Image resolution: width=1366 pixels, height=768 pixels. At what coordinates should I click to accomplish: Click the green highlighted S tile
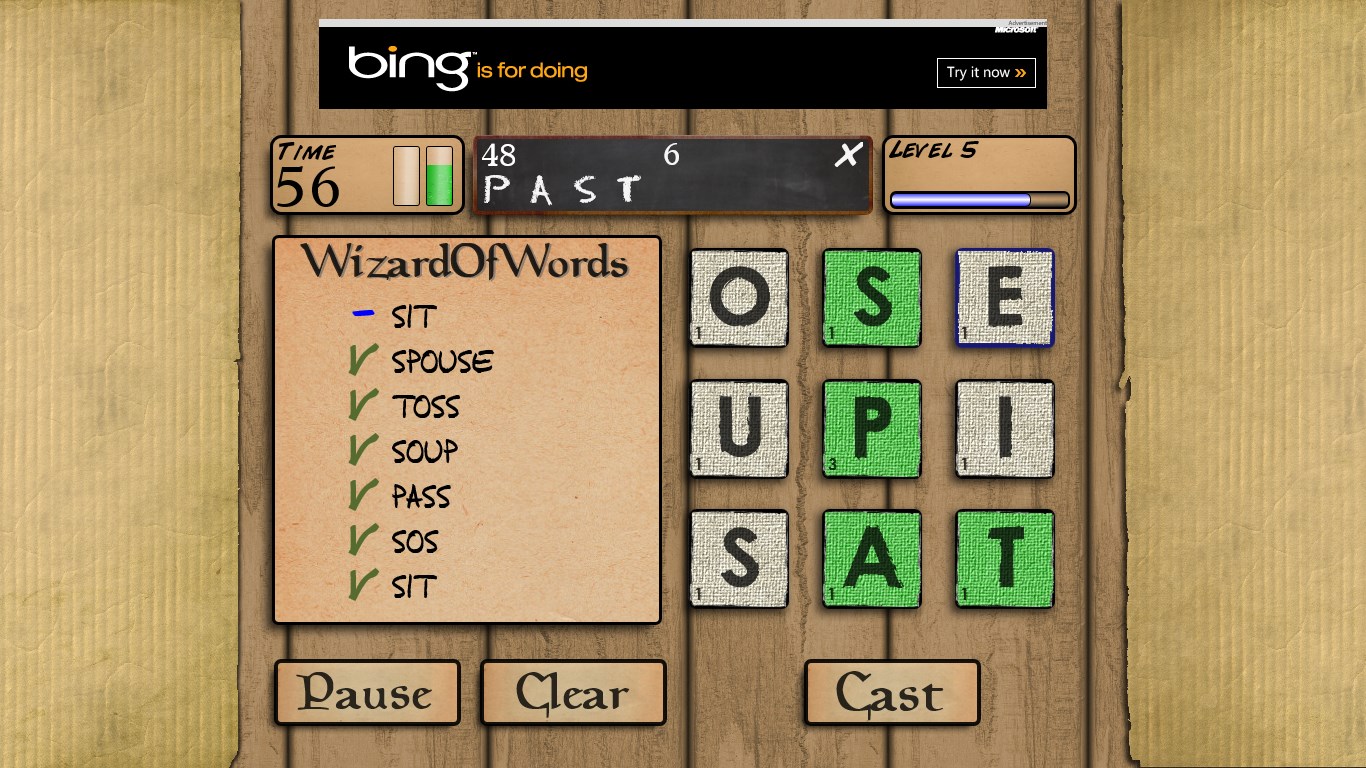(872, 298)
